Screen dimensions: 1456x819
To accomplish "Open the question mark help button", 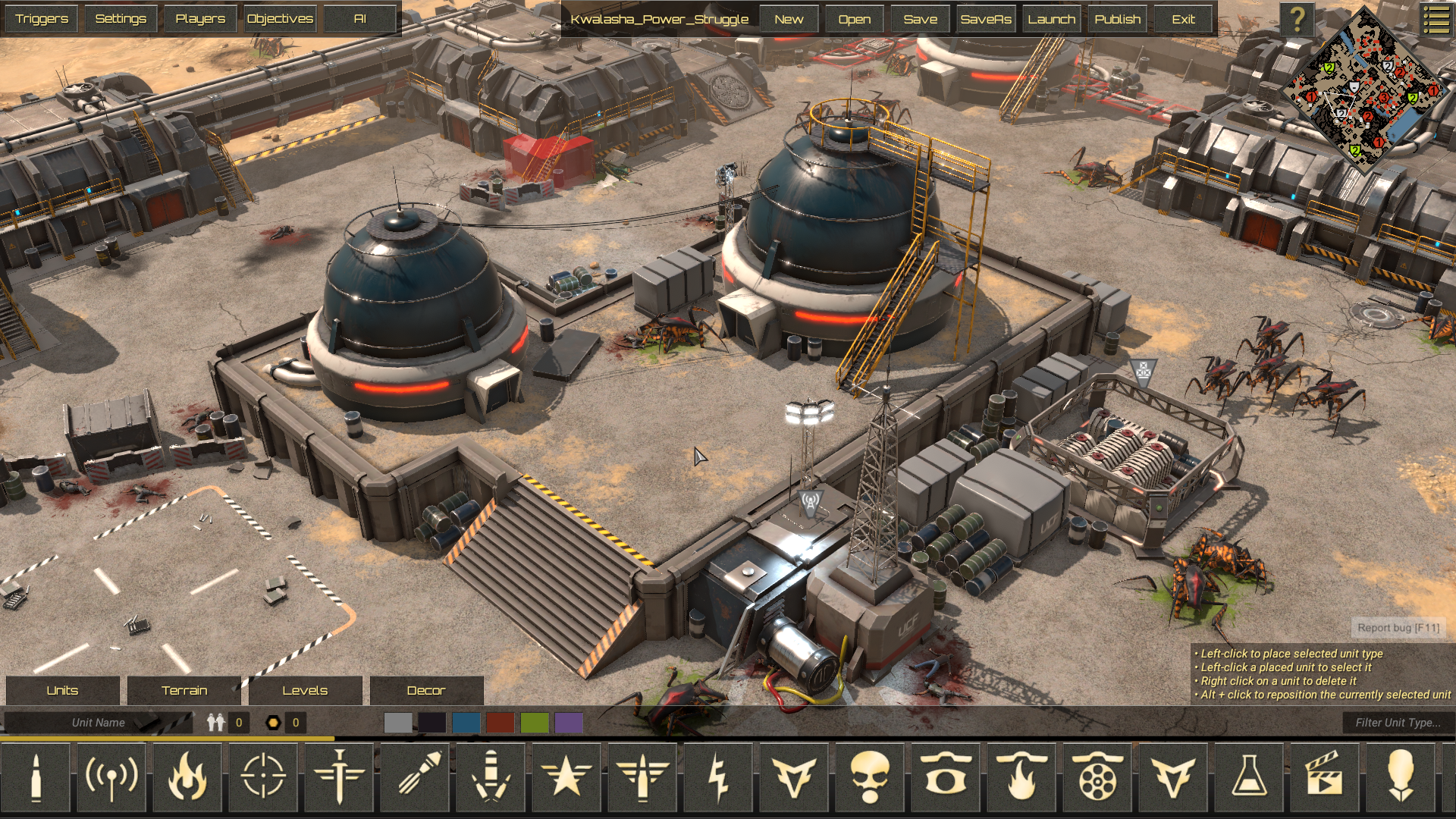I will pos(1298,20).
